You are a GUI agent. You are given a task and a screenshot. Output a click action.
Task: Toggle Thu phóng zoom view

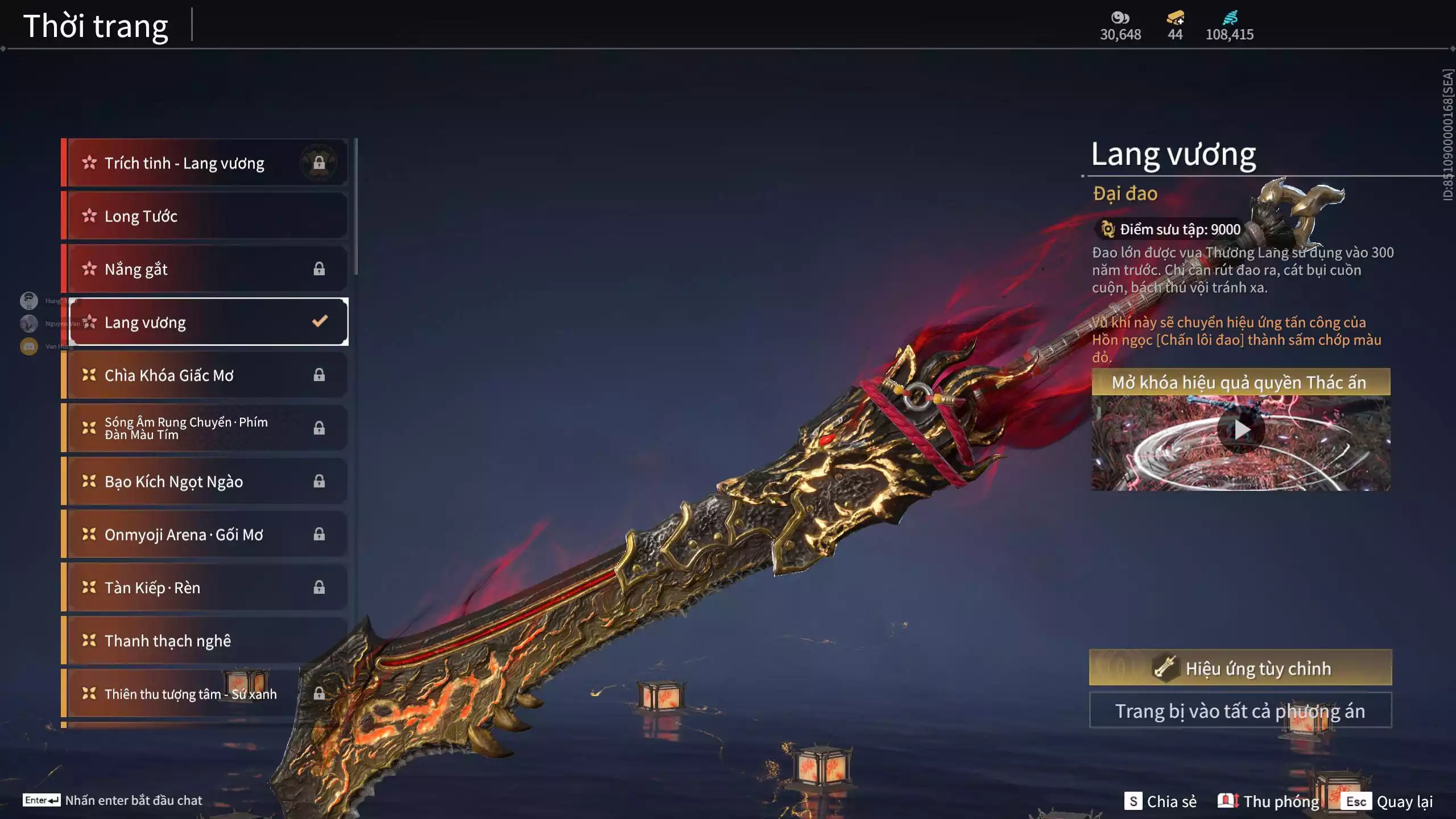pyautogui.click(x=1269, y=801)
